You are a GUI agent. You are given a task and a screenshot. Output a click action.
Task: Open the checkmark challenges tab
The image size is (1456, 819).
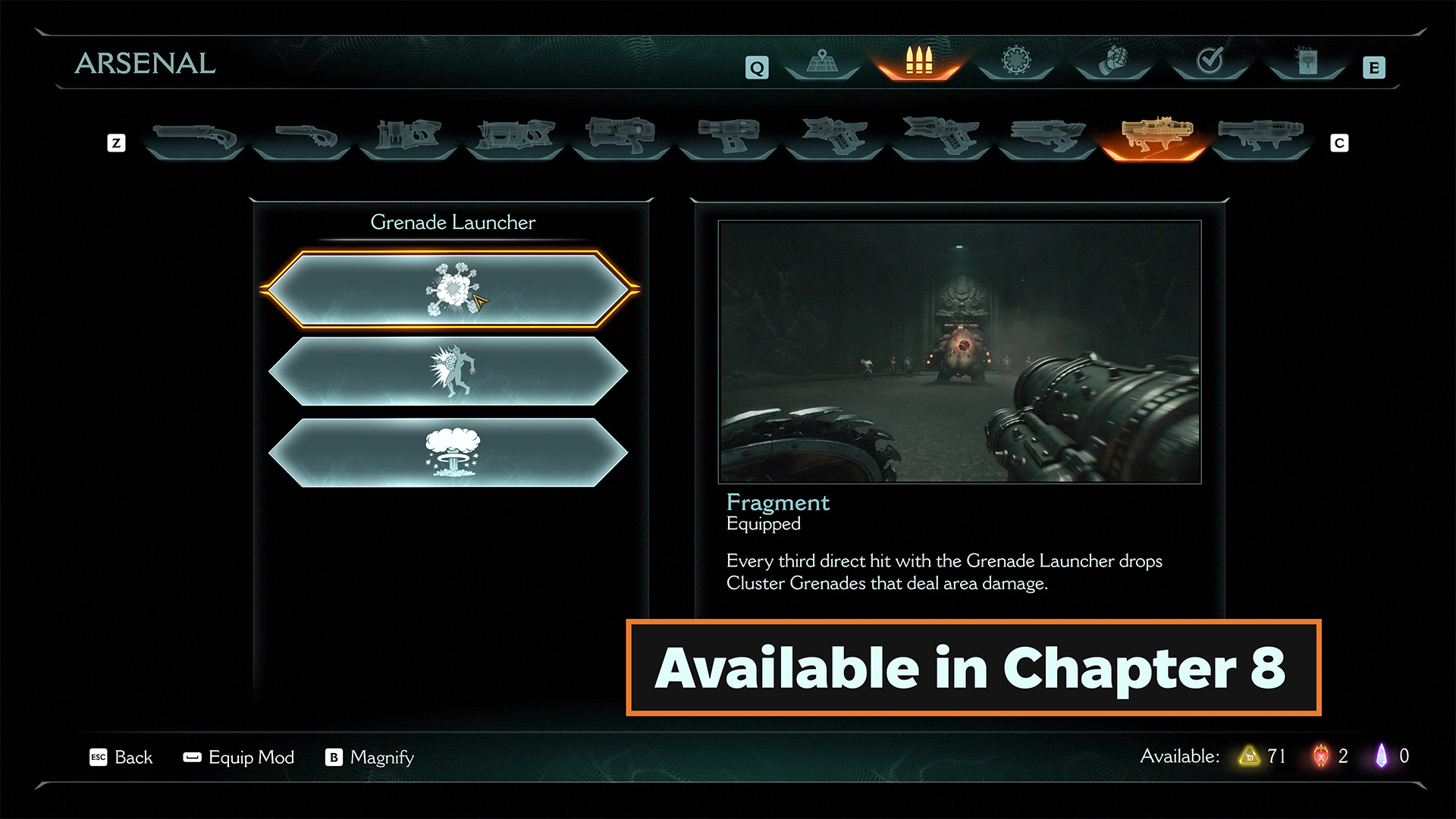click(1210, 62)
